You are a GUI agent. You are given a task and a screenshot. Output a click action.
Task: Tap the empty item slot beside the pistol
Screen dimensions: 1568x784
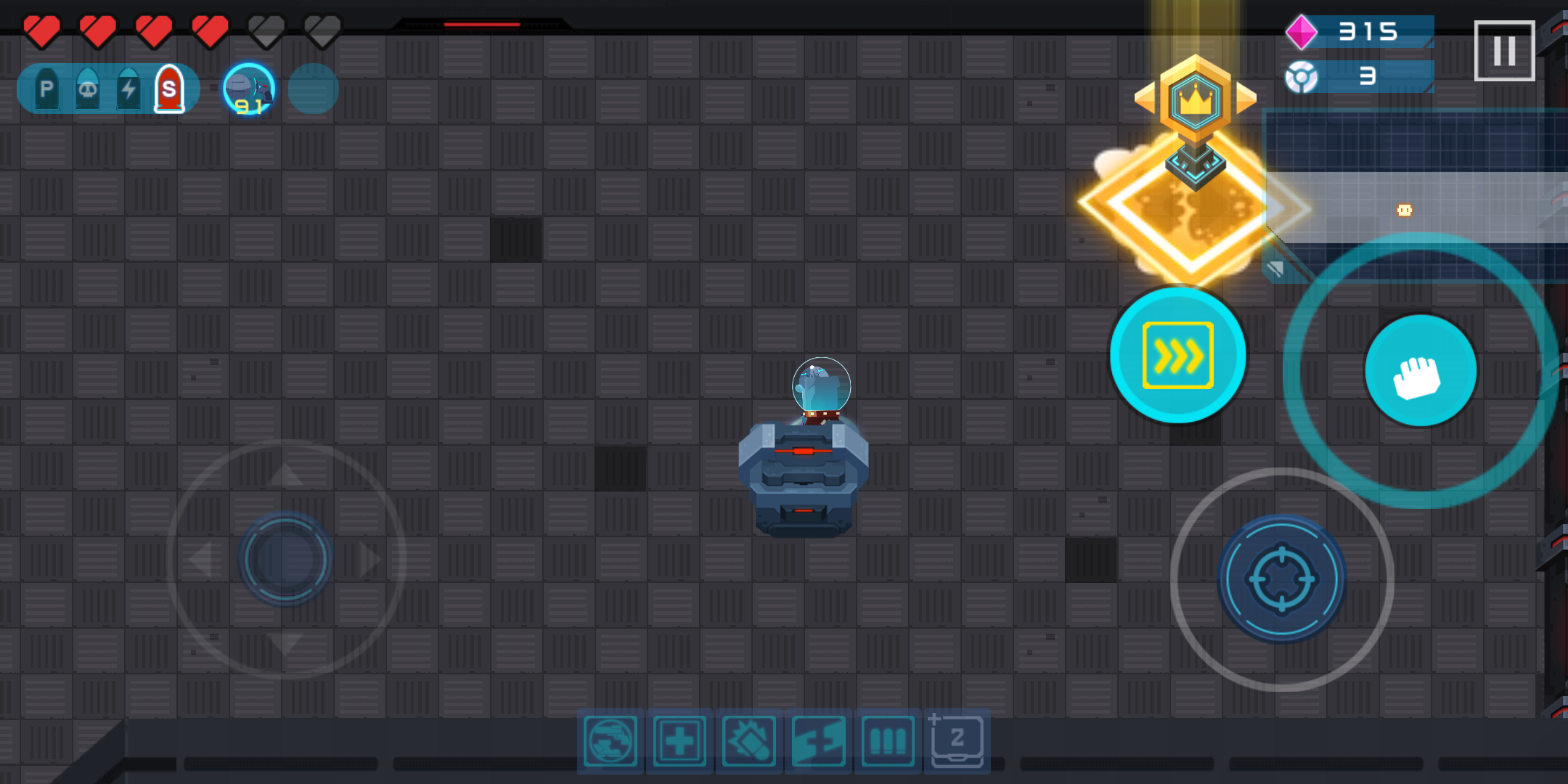[312, 89]
